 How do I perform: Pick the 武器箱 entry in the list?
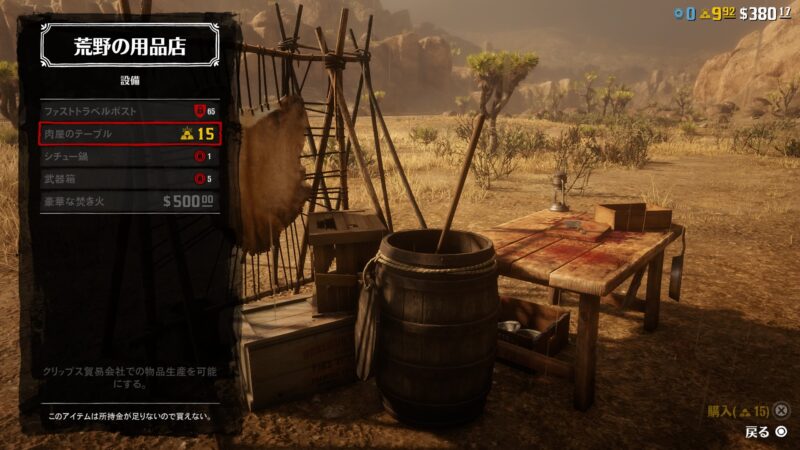coord(129,179)
